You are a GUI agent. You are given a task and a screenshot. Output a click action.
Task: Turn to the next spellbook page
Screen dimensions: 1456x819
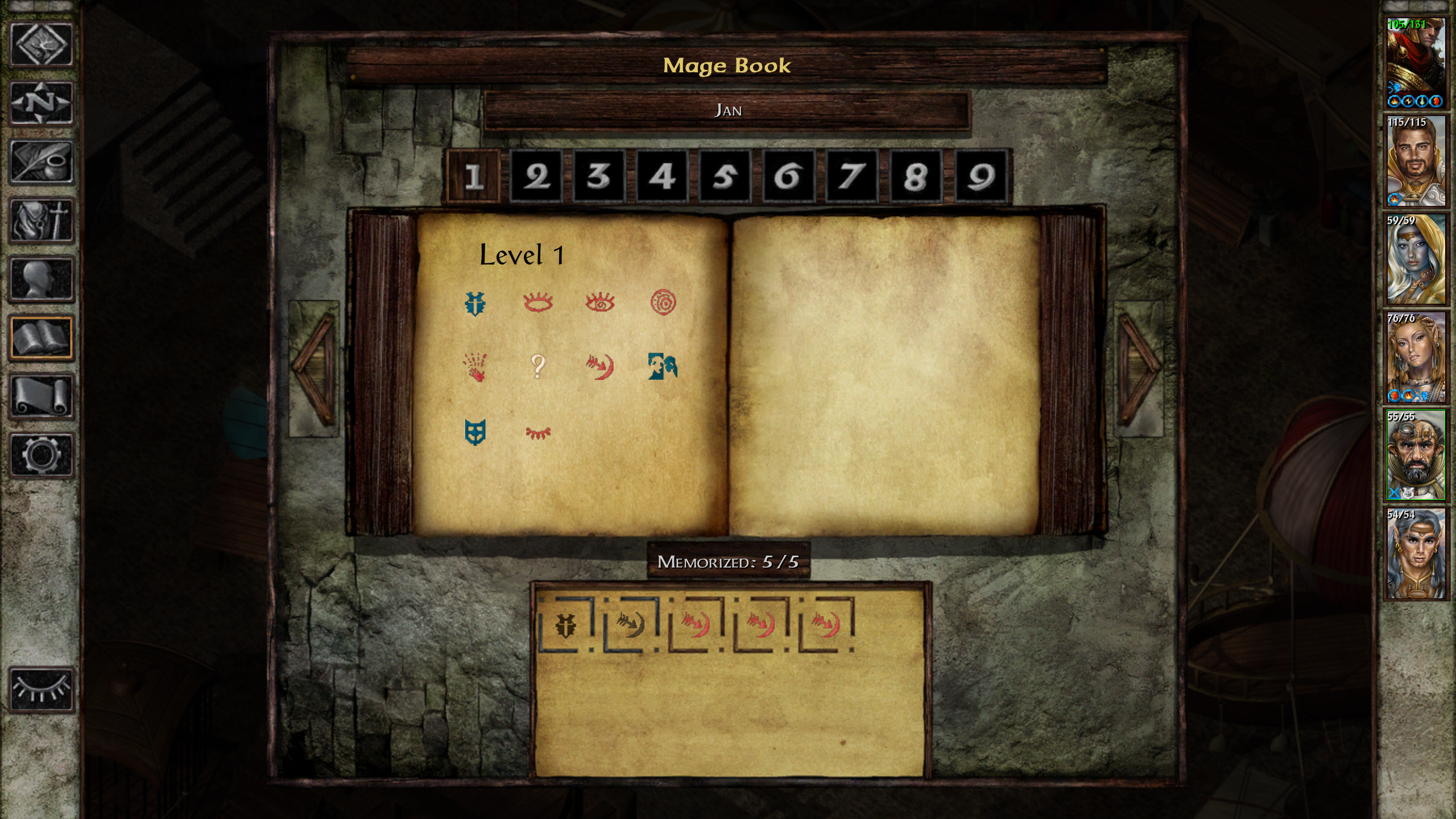(x=1139, y=368)
